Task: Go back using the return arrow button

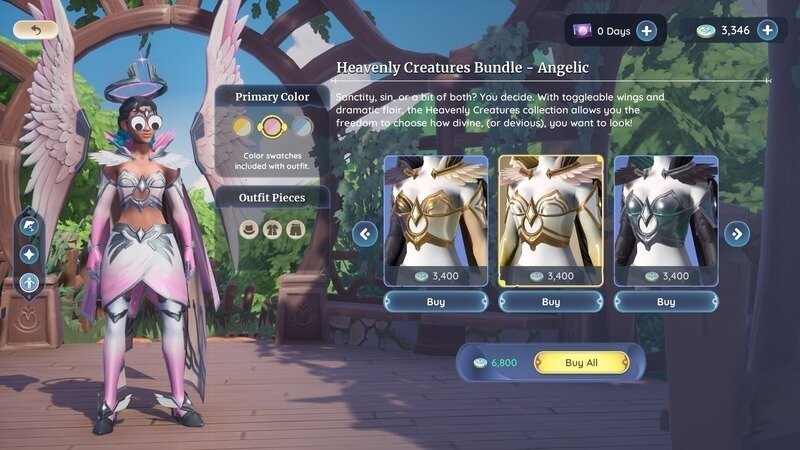Action: tap(35, 30)
